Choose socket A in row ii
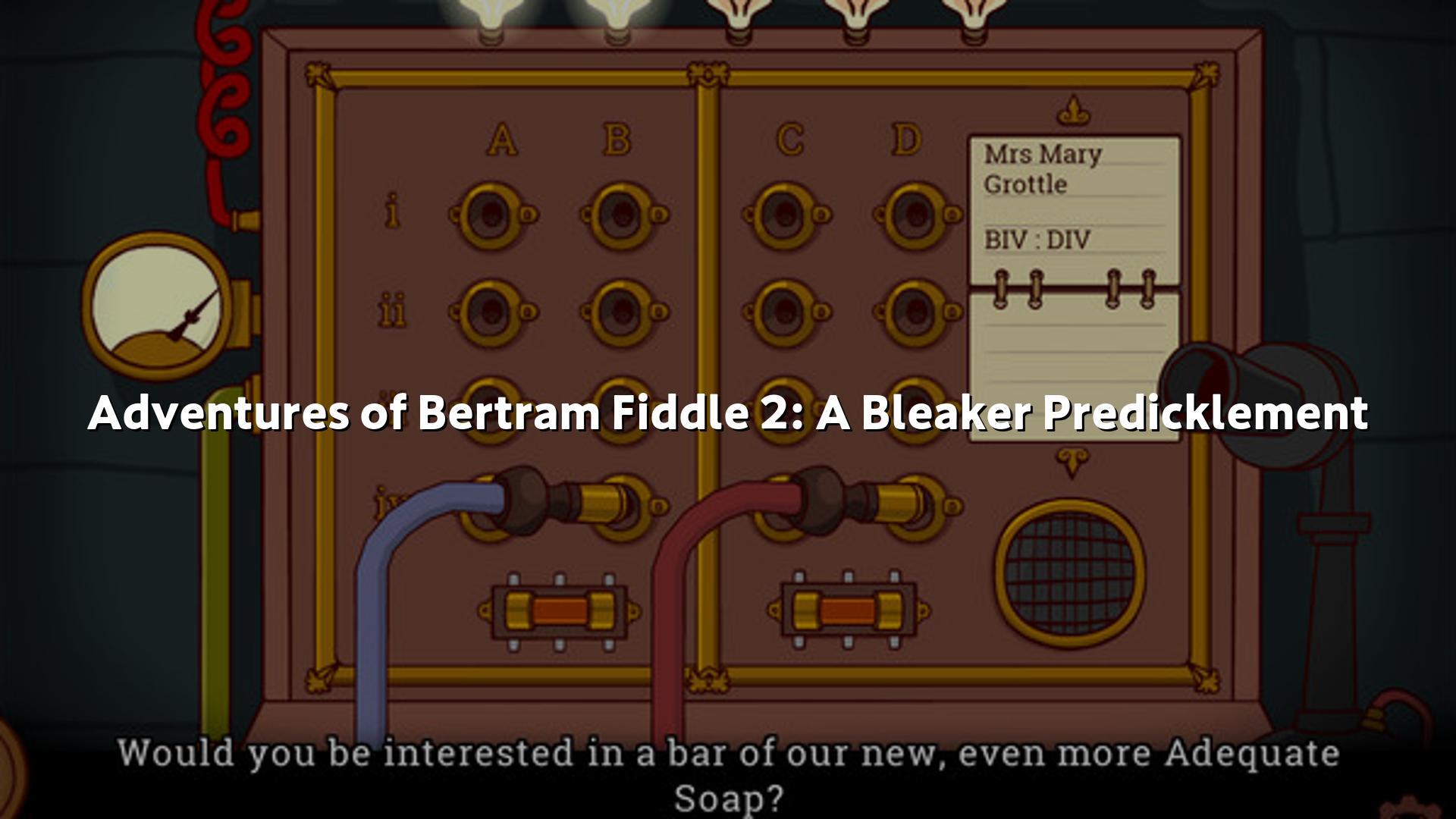 click(493, 312)
